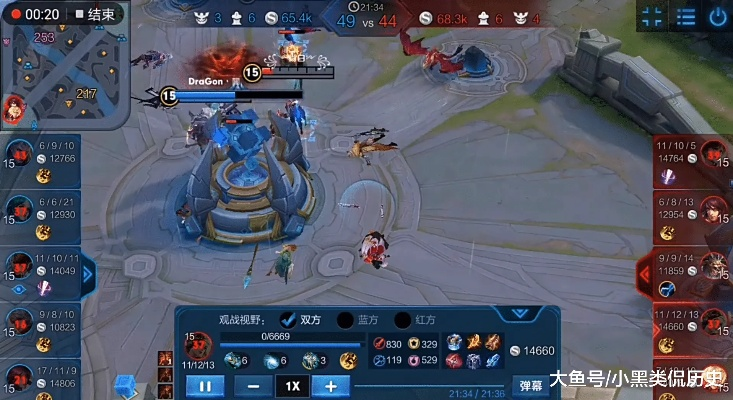Image resolution: width=733 pixels, height=400 pixels.
Task: Collapse the bottom hero info panel
Action: pos(520,312)
